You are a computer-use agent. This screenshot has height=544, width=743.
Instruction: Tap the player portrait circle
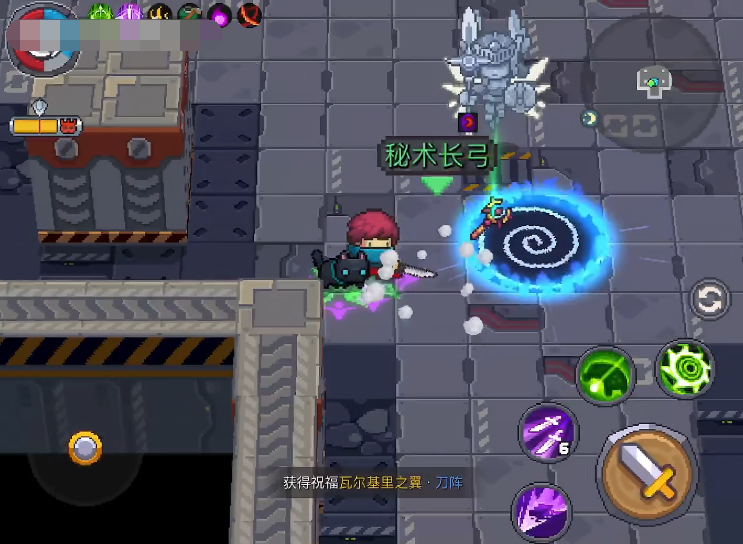[x=40, y=38]
